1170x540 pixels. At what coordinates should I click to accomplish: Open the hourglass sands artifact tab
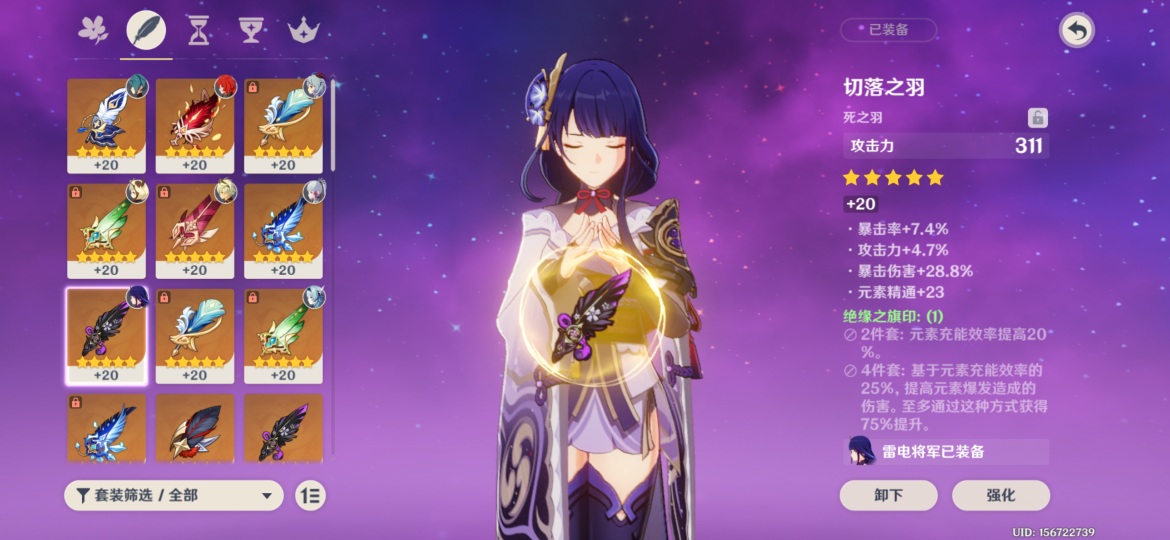[x=198, y=31]
